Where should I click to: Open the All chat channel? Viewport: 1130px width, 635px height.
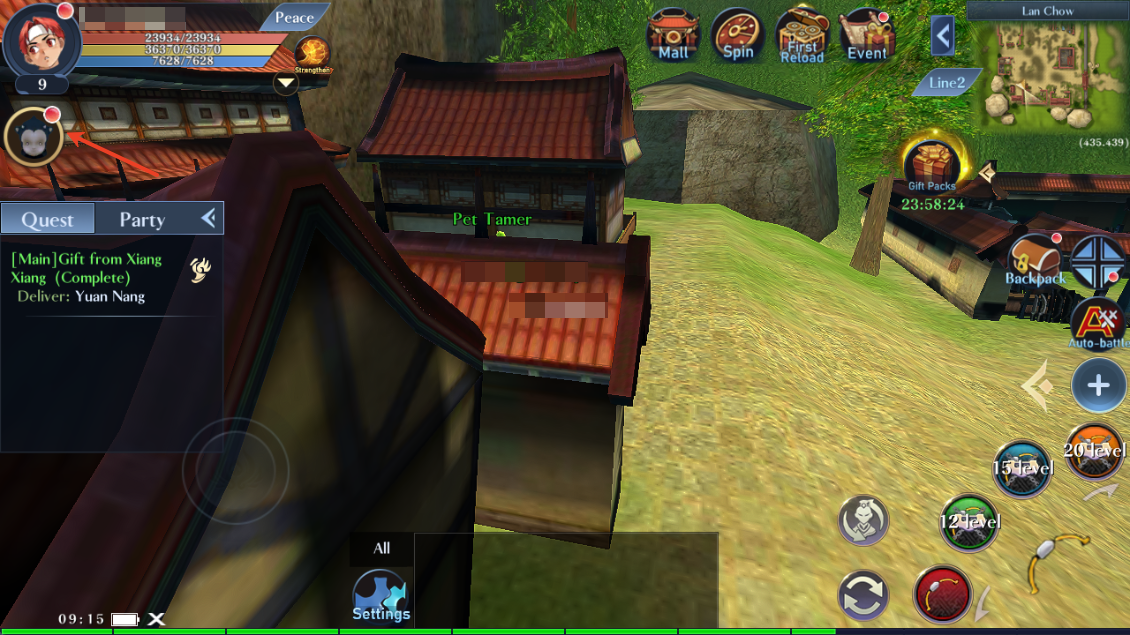(x=382, y=548)
